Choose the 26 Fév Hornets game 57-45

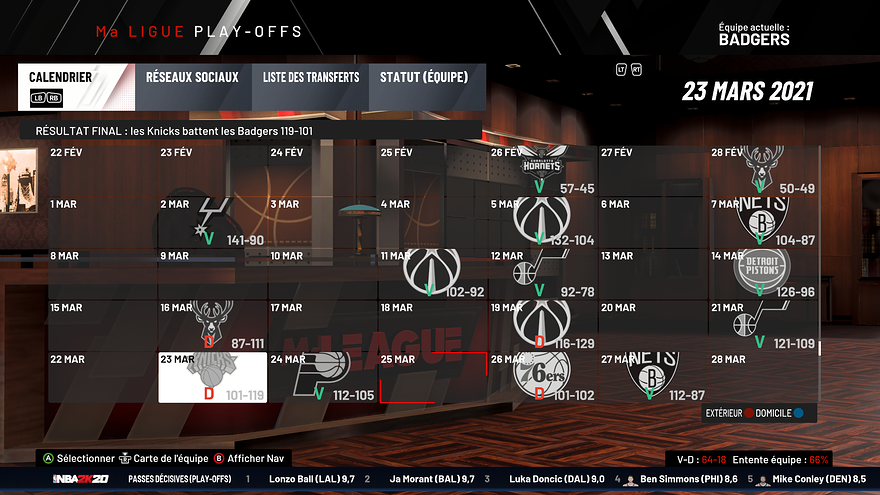coord(543,170)
